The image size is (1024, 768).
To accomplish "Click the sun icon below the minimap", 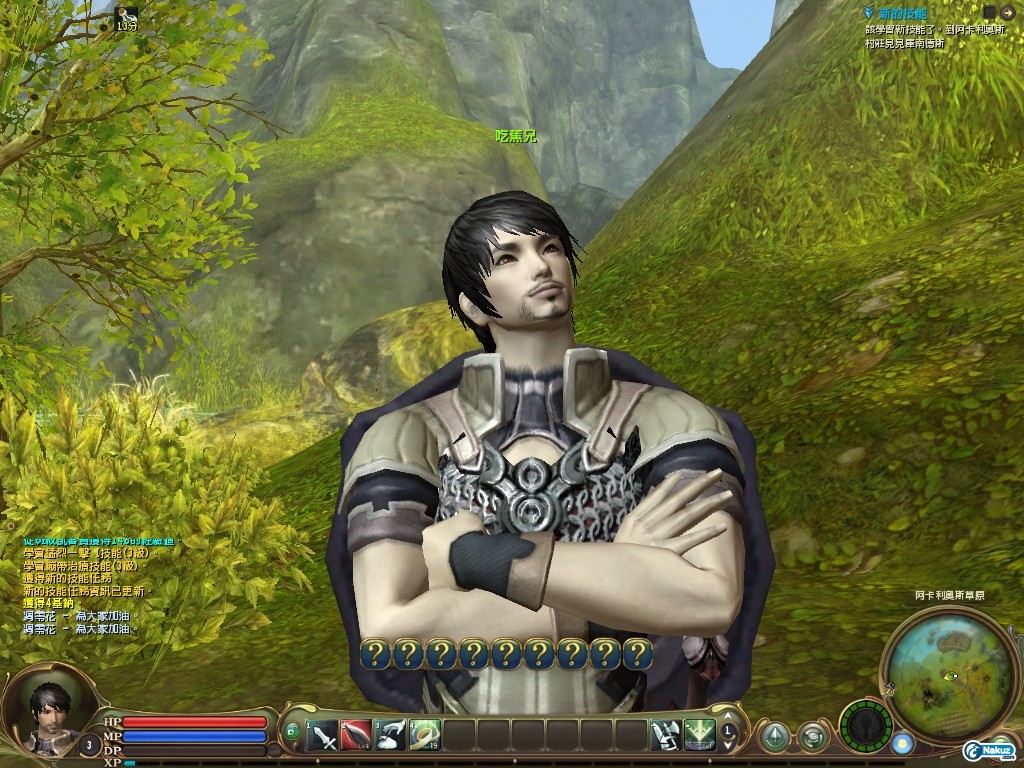I will click(903, 744).
